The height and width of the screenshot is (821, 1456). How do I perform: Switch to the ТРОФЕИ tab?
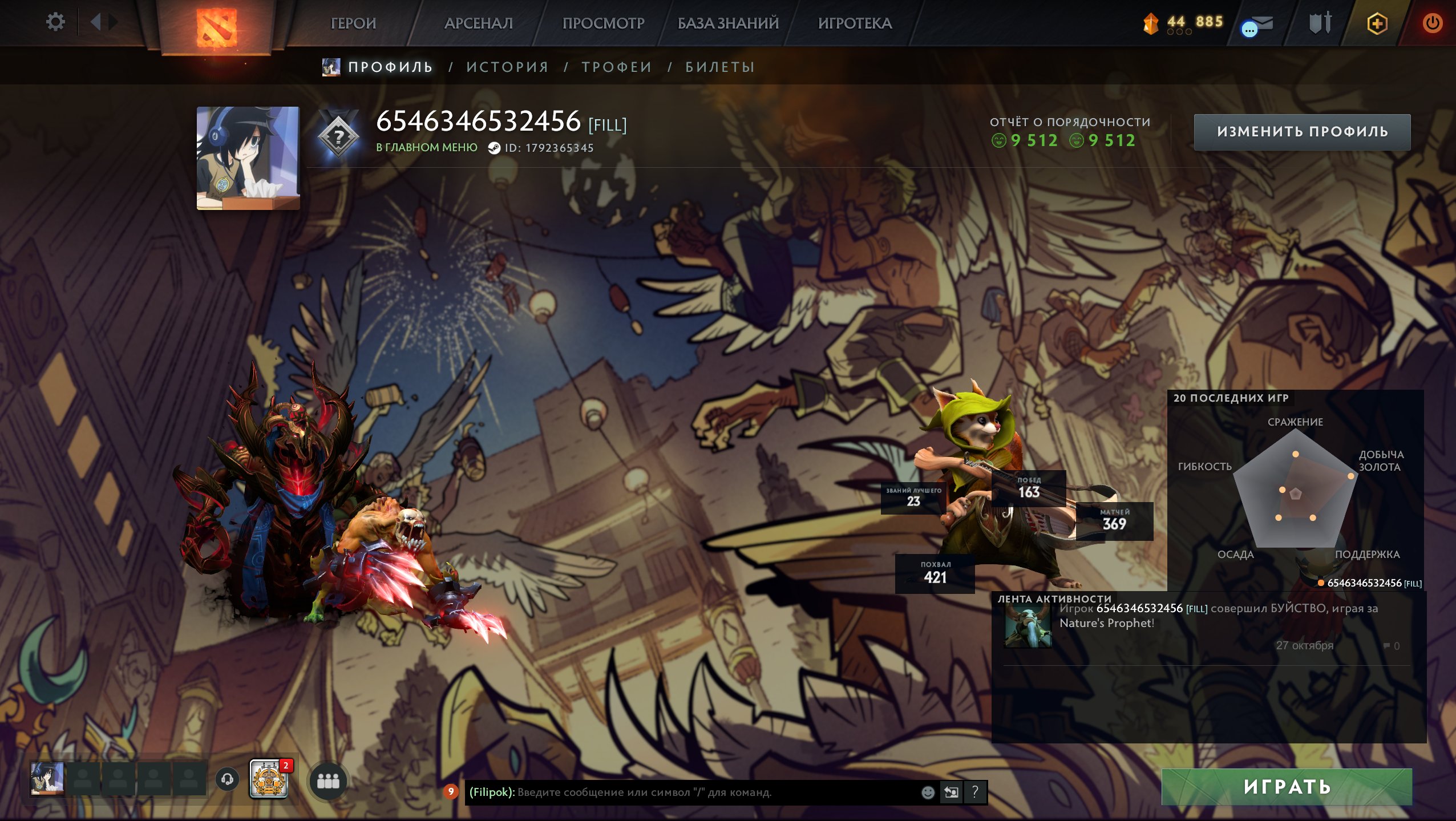point(617,67)
